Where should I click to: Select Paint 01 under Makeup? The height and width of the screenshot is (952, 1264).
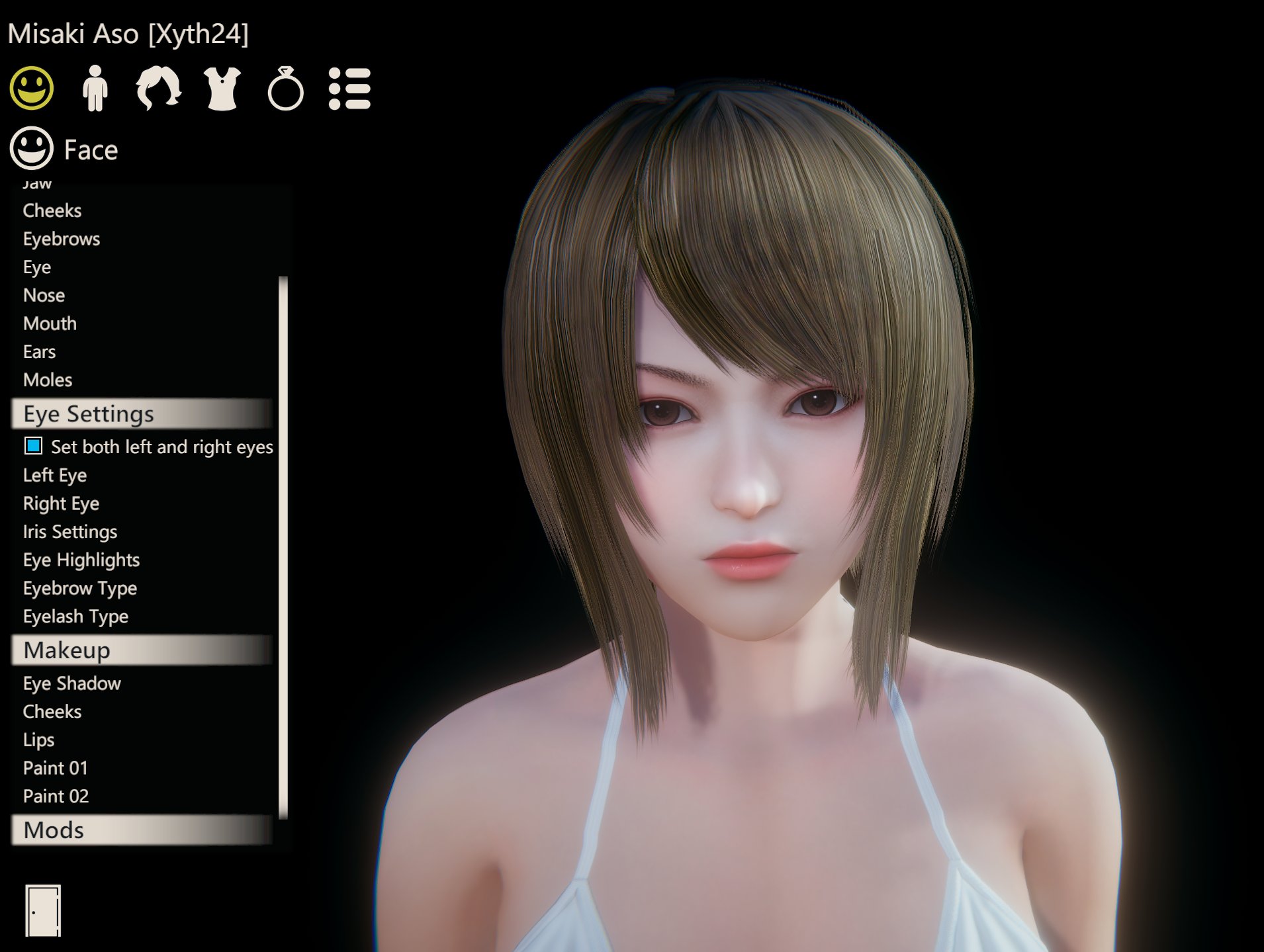point(56,768)
